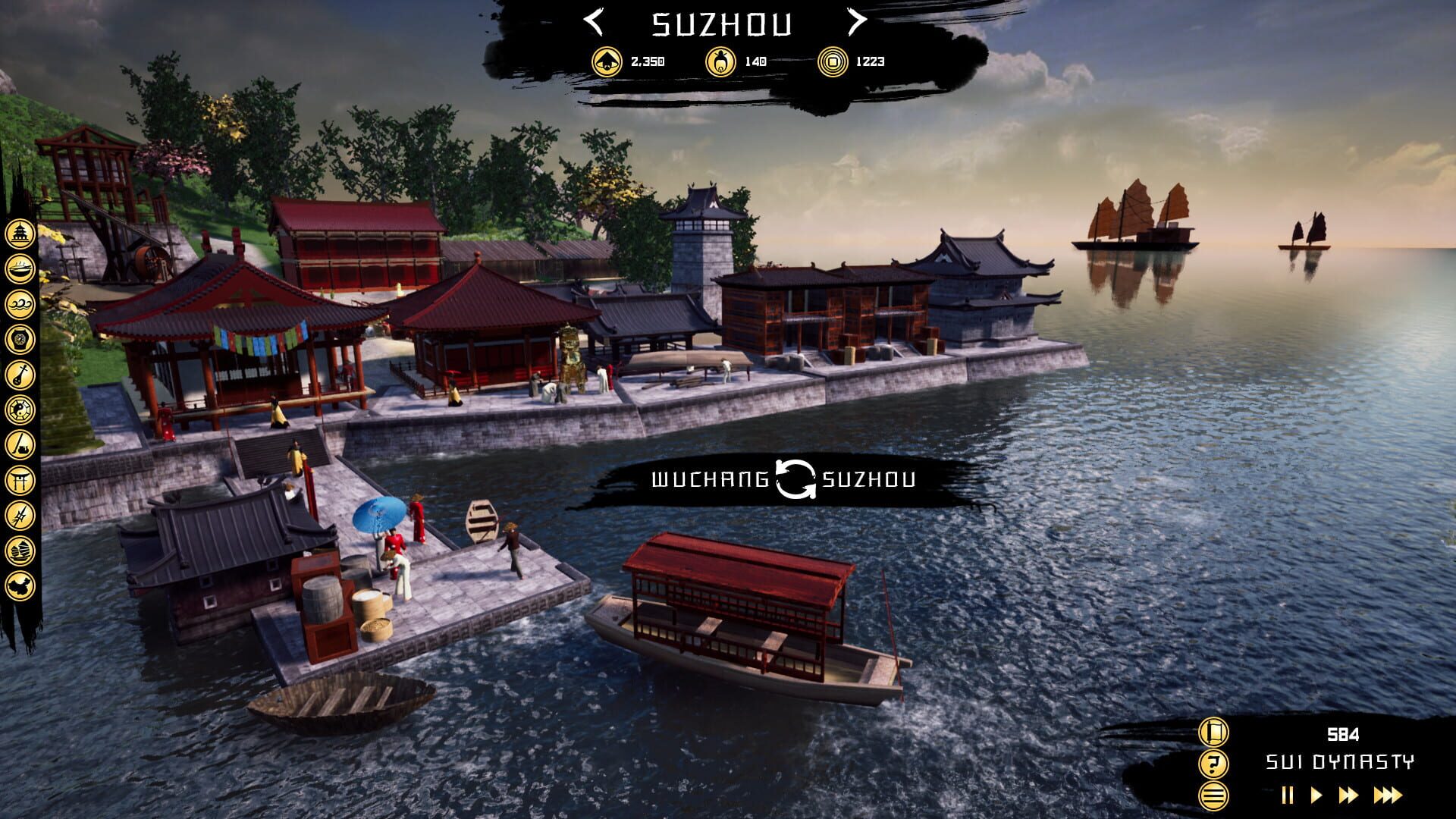1456x819 pixels.
Task: Click the right arrow after Suzhou
Action: click(858, 24)
